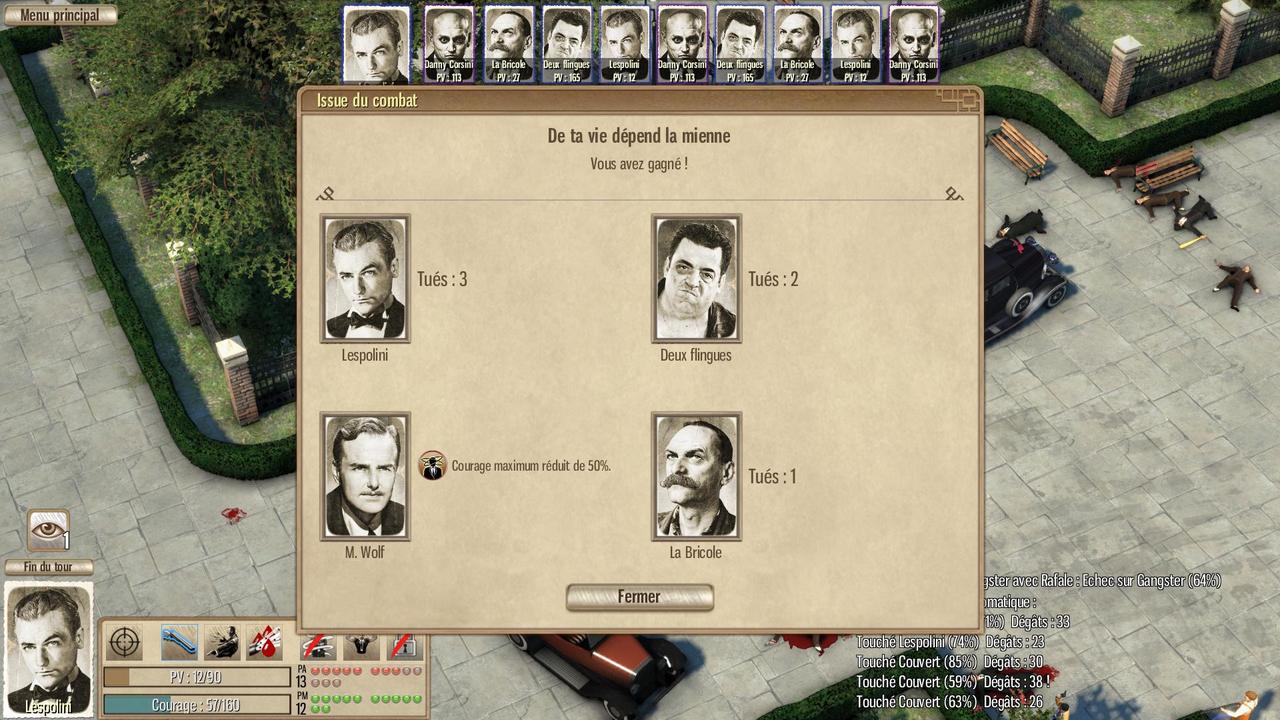
Task: Select M. Wolf's portrait in the results panel
Action: point(365,476)
